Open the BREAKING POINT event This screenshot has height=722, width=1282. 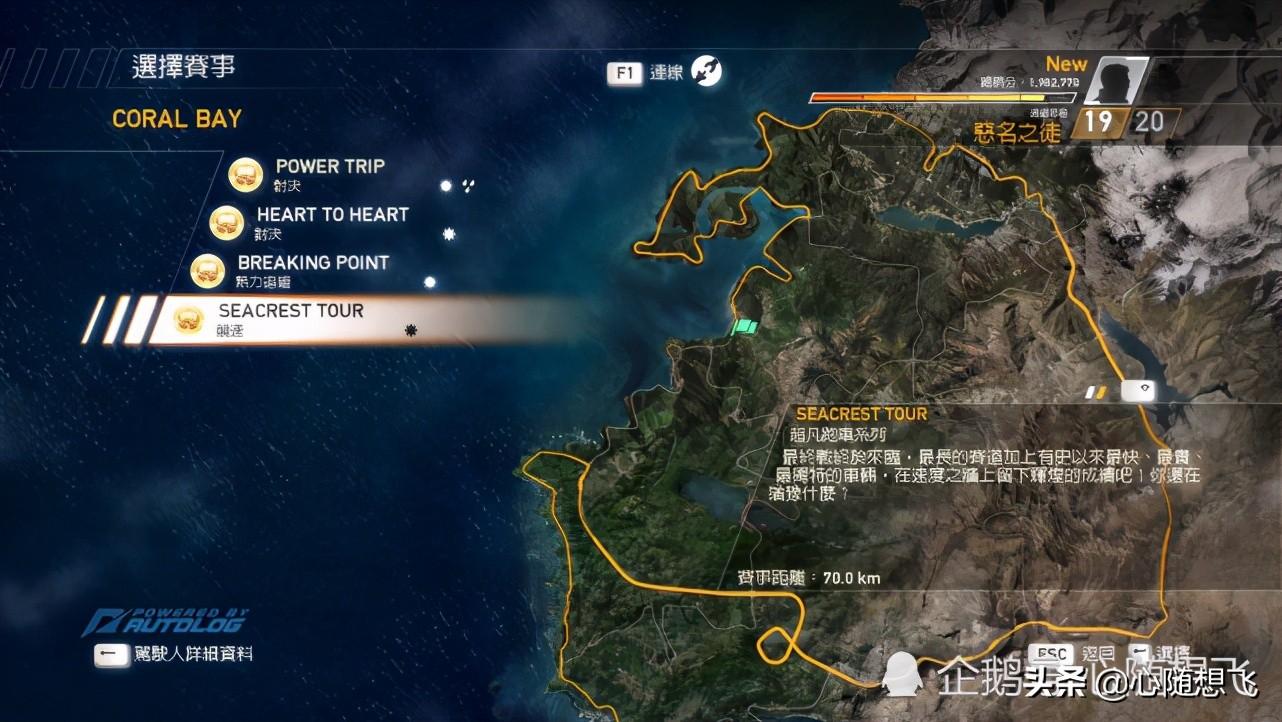coord(312,263)
